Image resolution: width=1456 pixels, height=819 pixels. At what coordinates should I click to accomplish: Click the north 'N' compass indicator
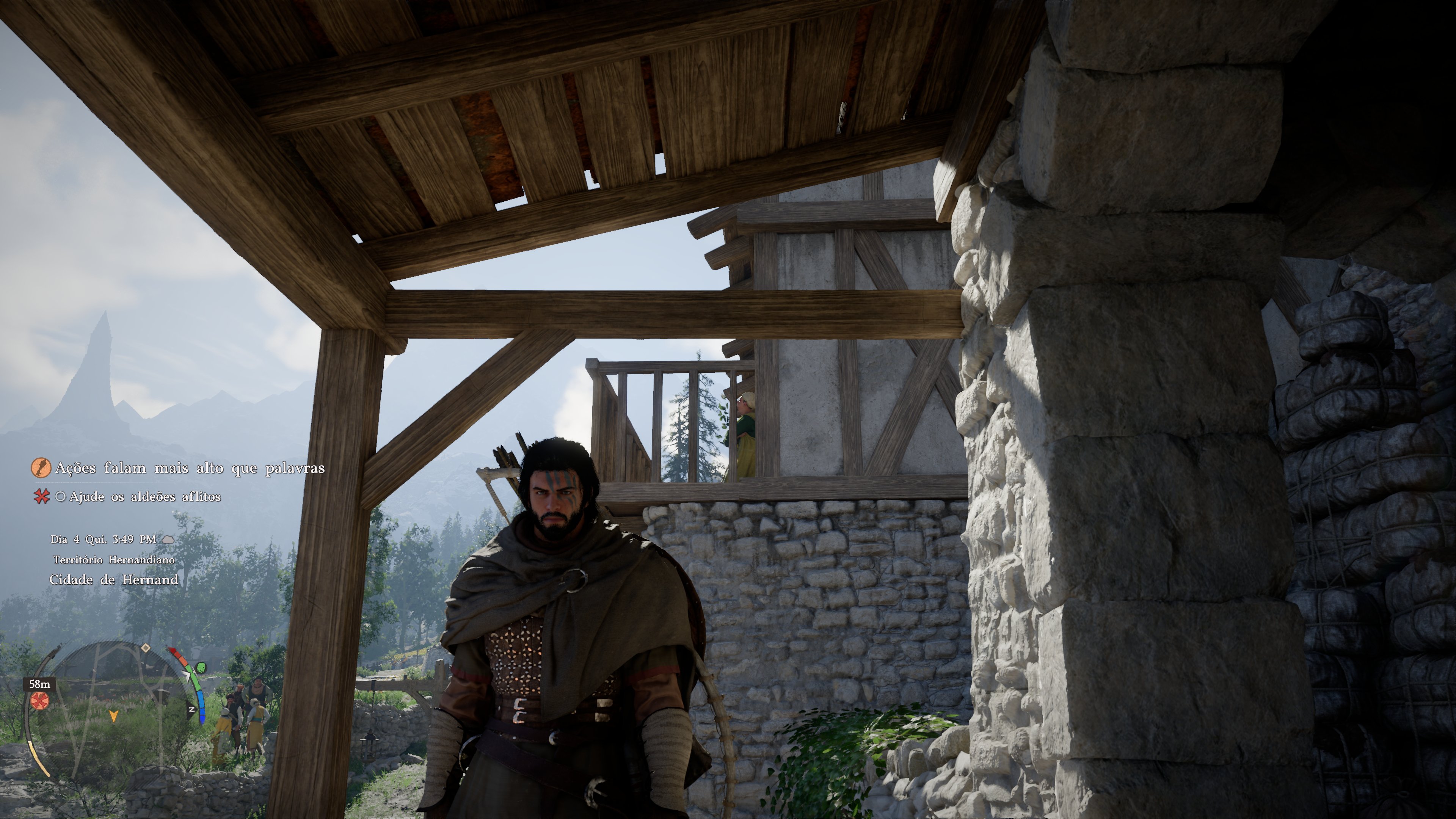point(192,709)
